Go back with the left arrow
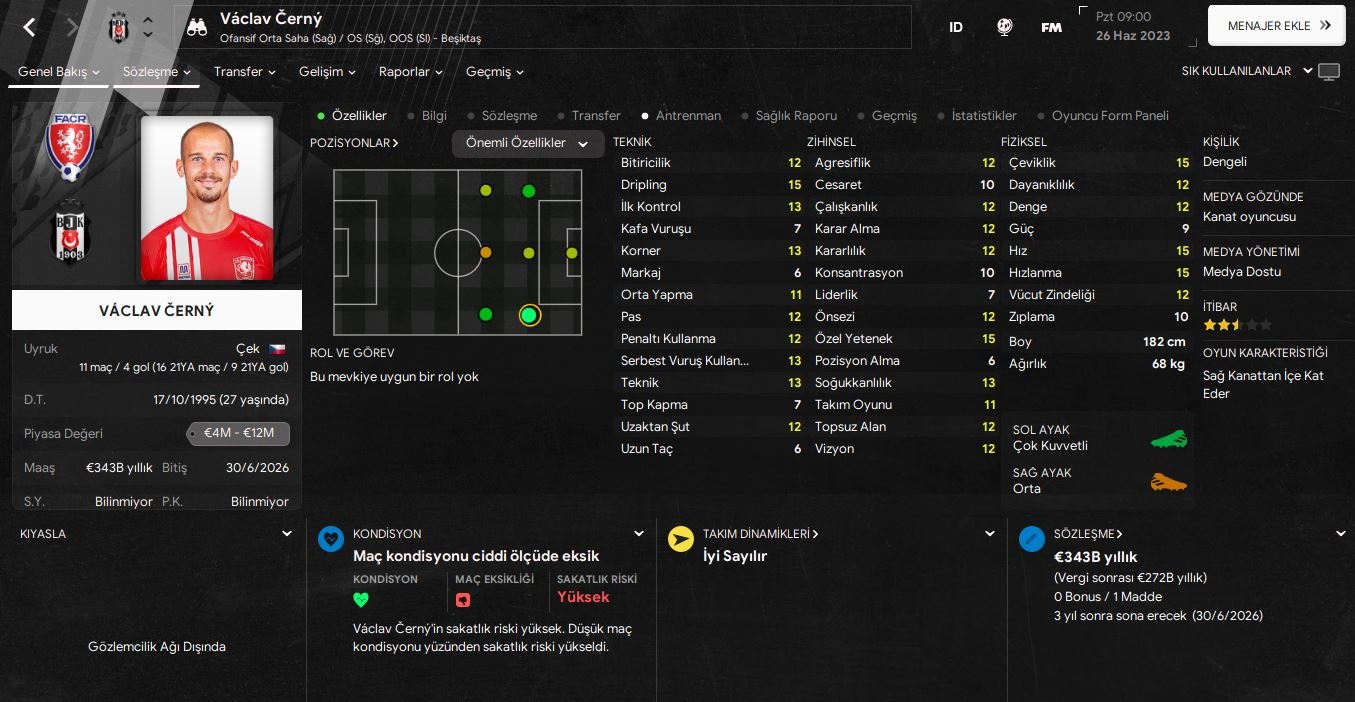 (29, 27)
